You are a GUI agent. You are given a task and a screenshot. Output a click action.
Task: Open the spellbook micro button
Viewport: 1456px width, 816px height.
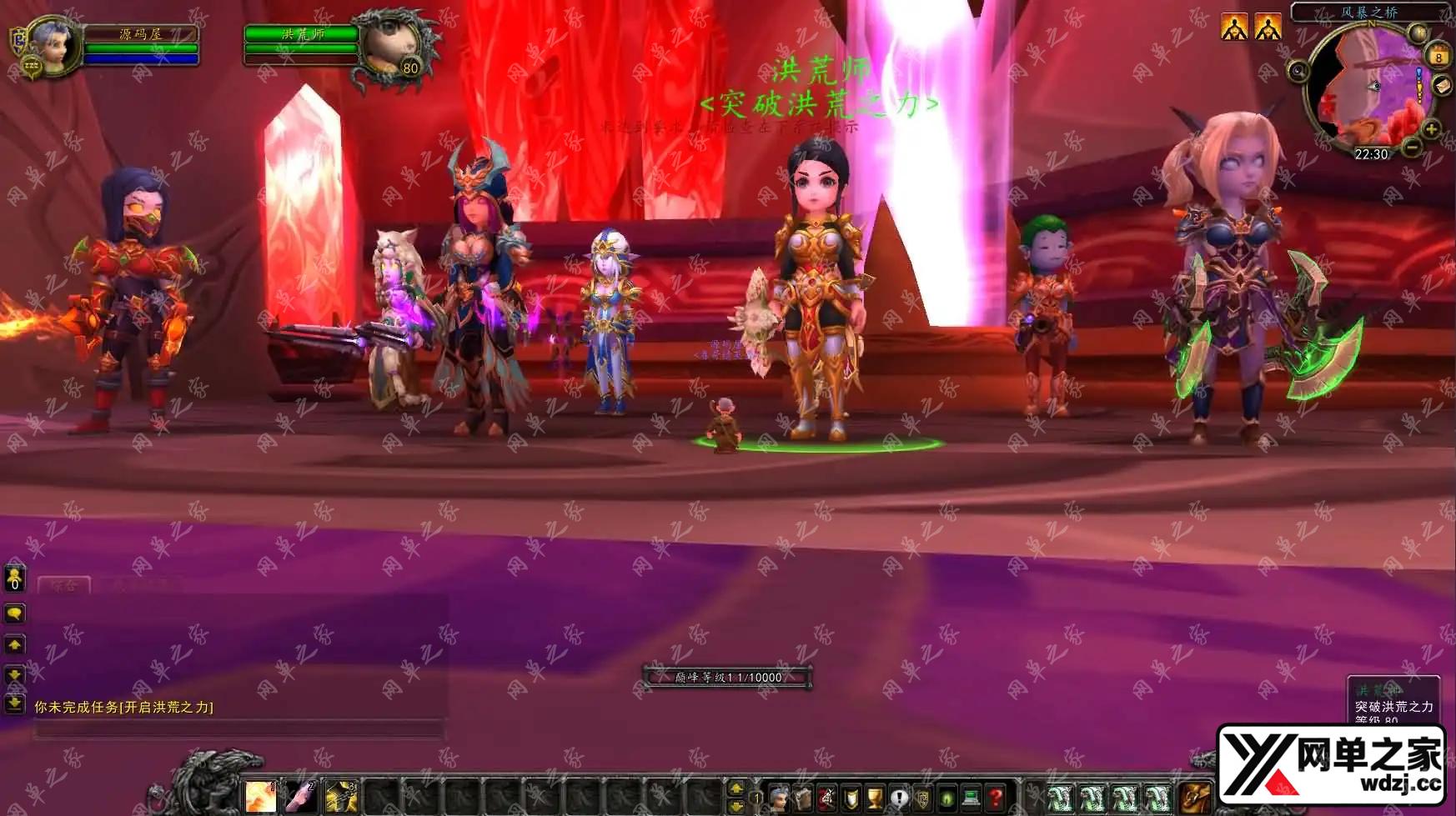click(803, 797)
